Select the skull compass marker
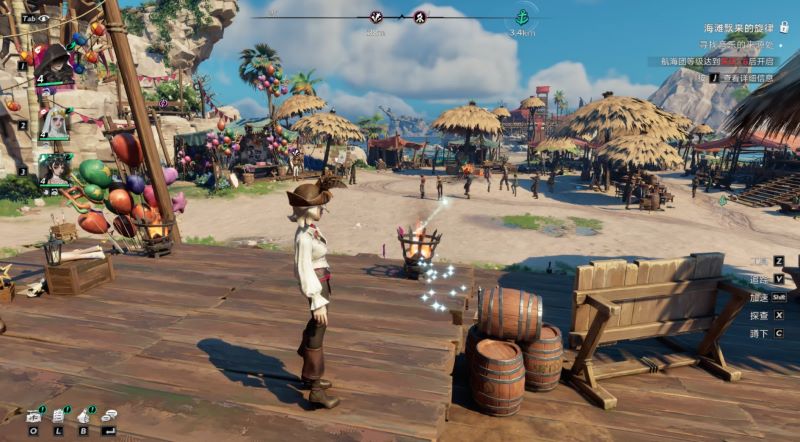 tap(421, 17)
